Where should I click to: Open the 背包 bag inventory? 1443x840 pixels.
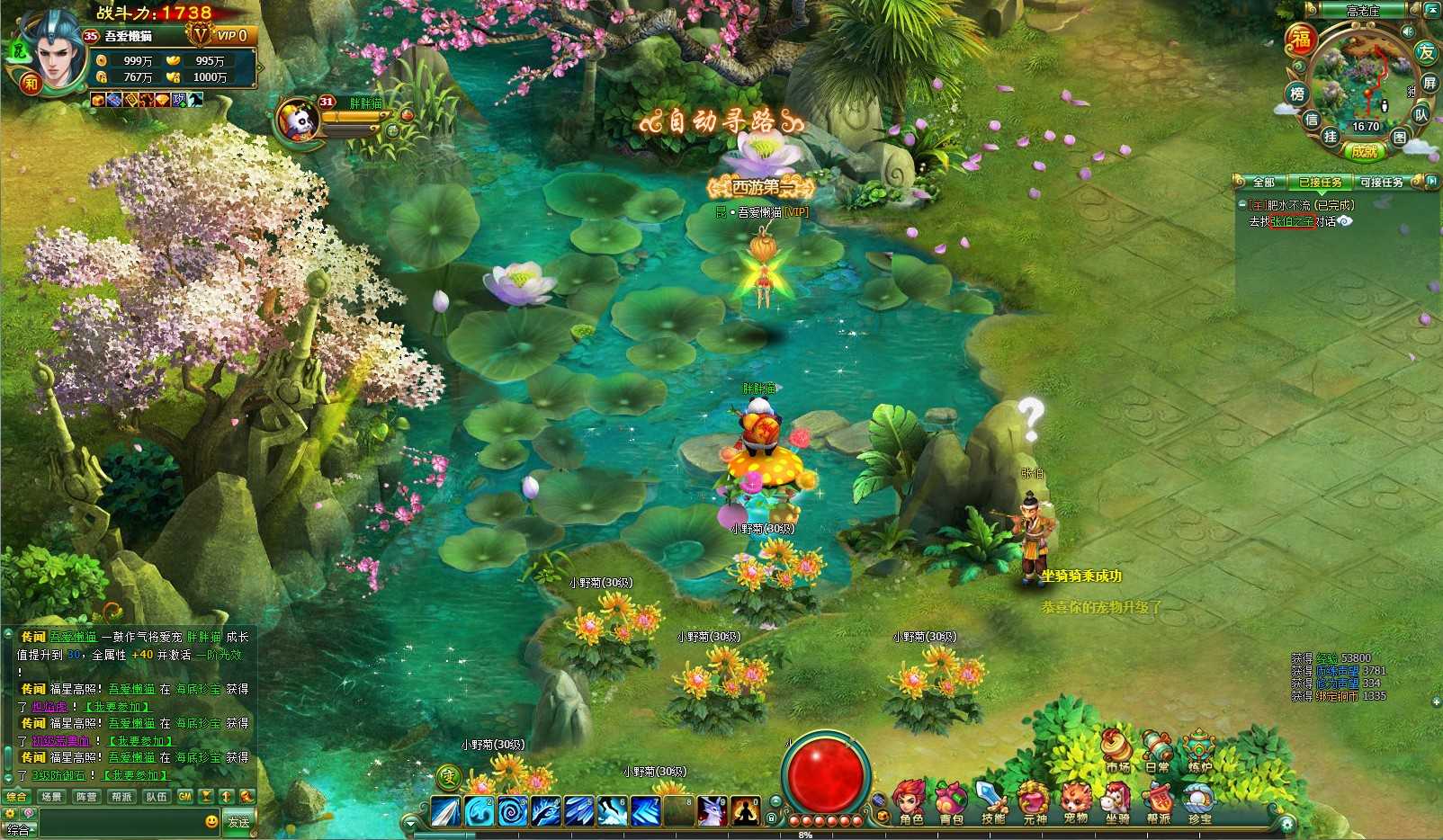951,802
